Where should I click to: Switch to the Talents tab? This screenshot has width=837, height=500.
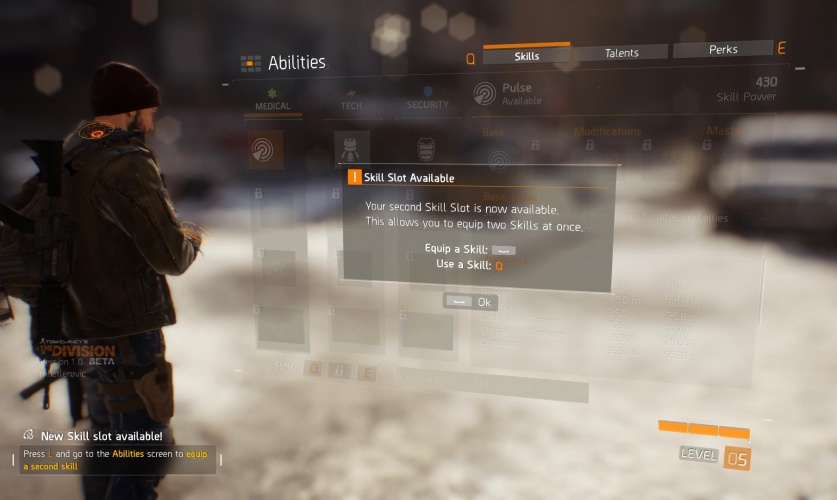tap(621, 53)
